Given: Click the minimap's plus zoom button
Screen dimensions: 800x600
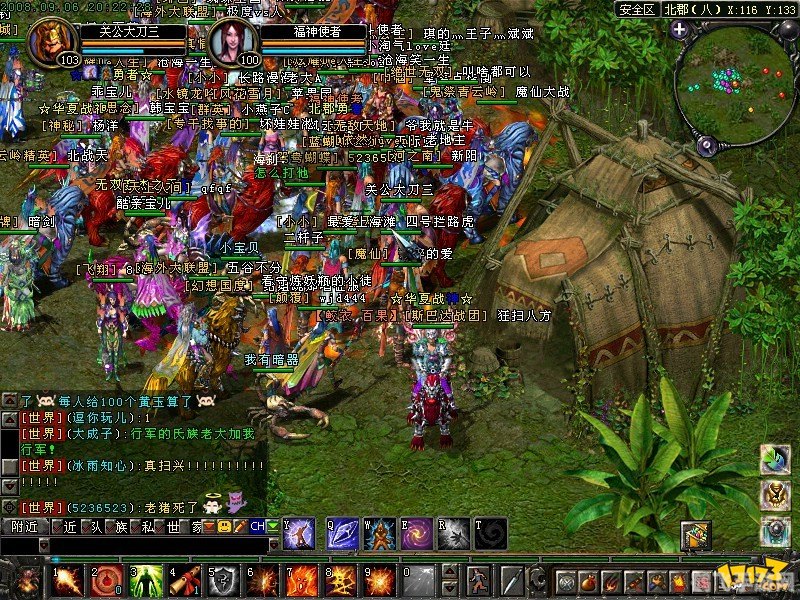Looking at the screenshot, I should coord(679,29).
